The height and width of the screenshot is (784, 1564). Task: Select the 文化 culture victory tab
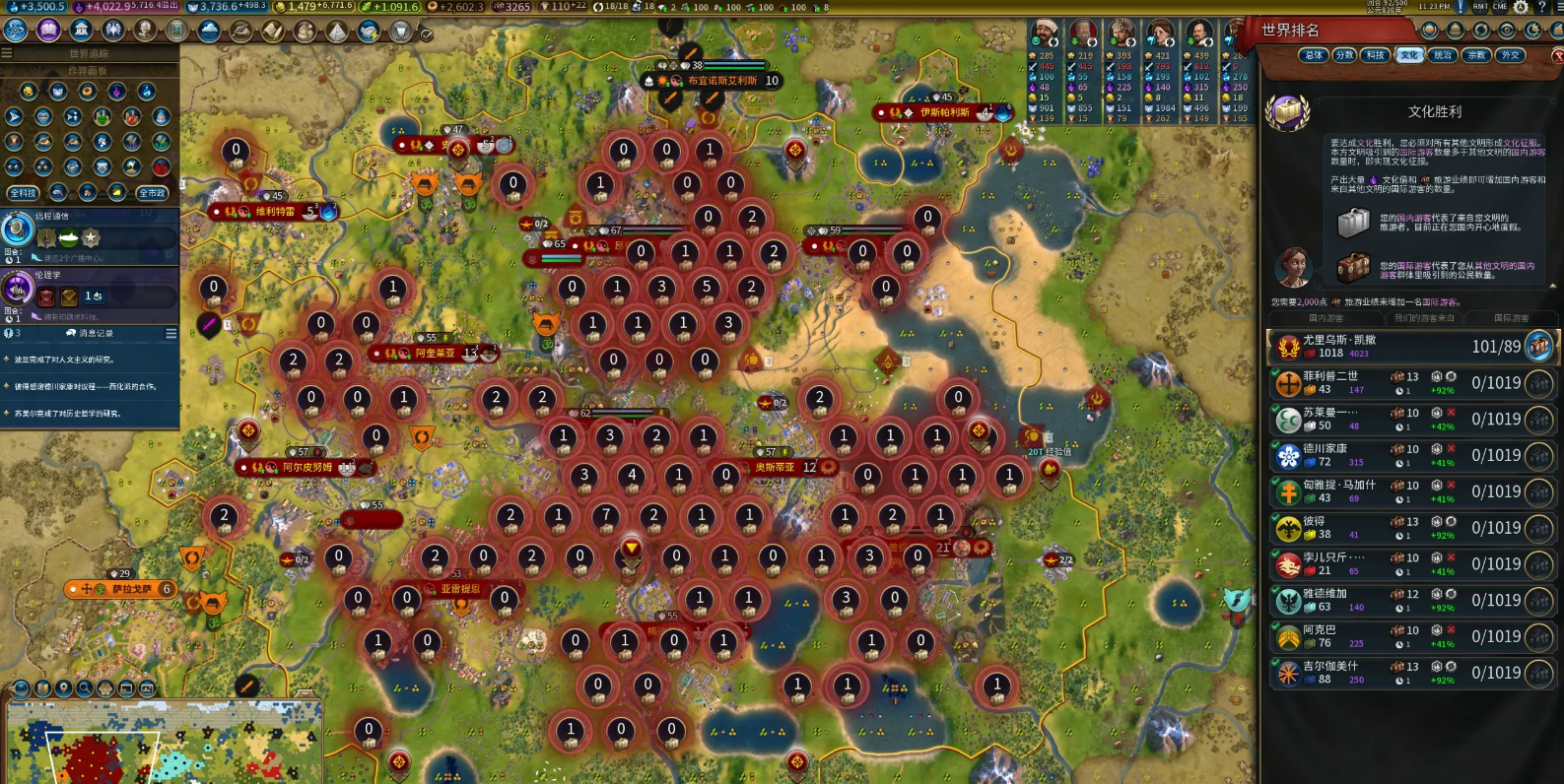coord(1409,55)
